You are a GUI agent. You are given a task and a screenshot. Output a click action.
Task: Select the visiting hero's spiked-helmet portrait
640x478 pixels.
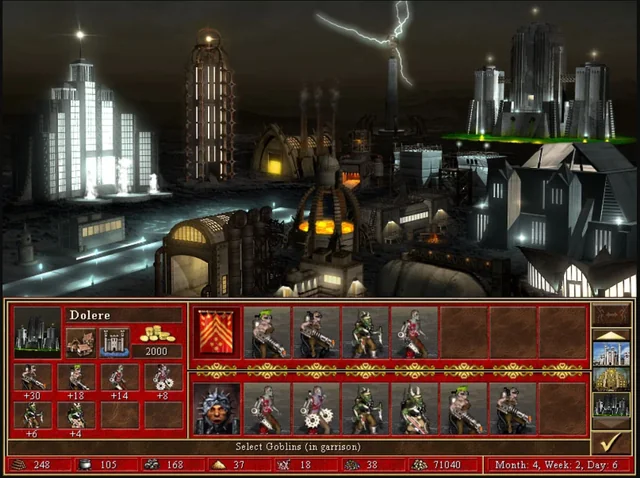(x=215, y=408)
